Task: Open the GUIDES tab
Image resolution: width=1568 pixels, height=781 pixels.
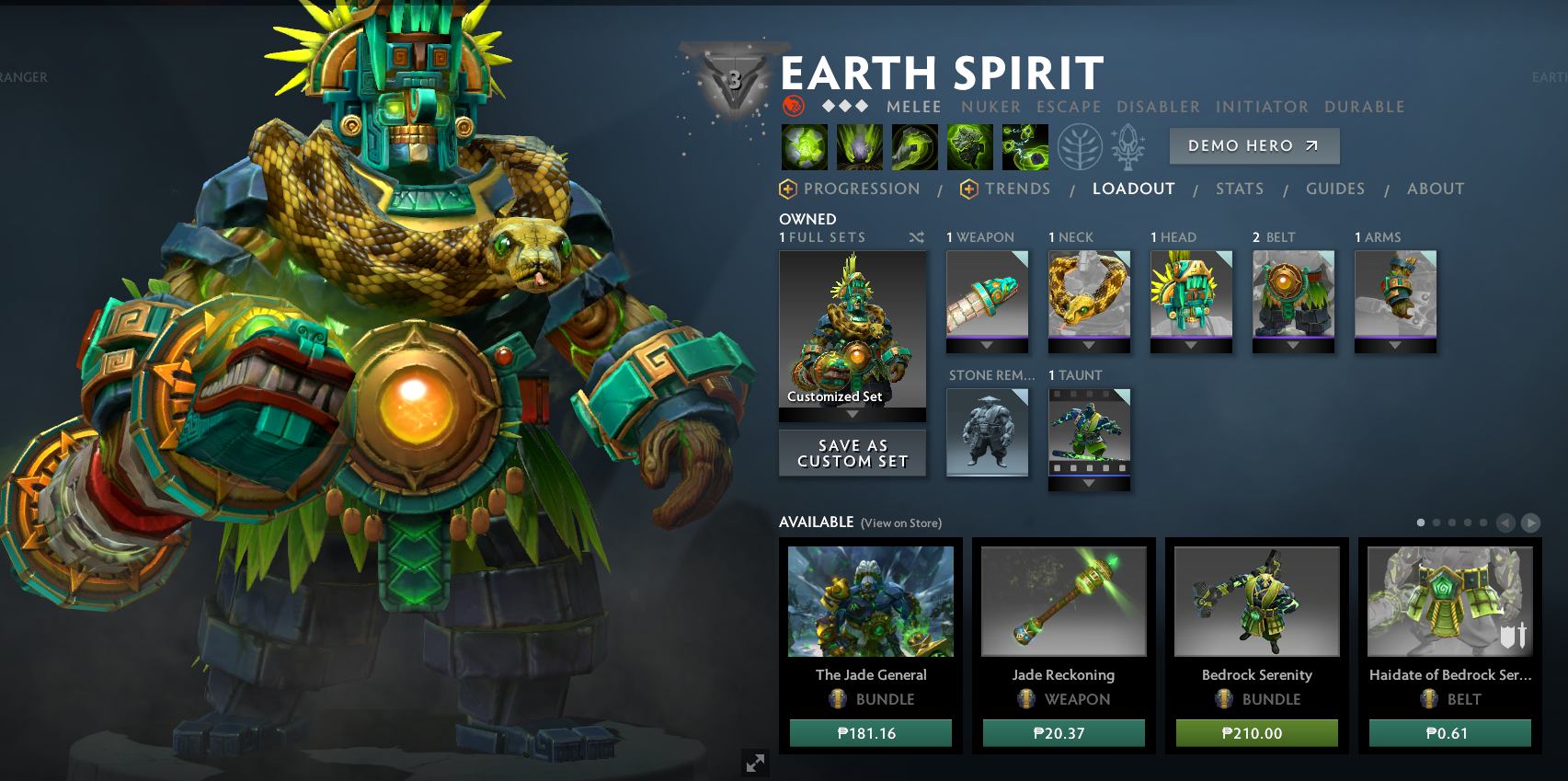Action: click(x=1335, y=189)
